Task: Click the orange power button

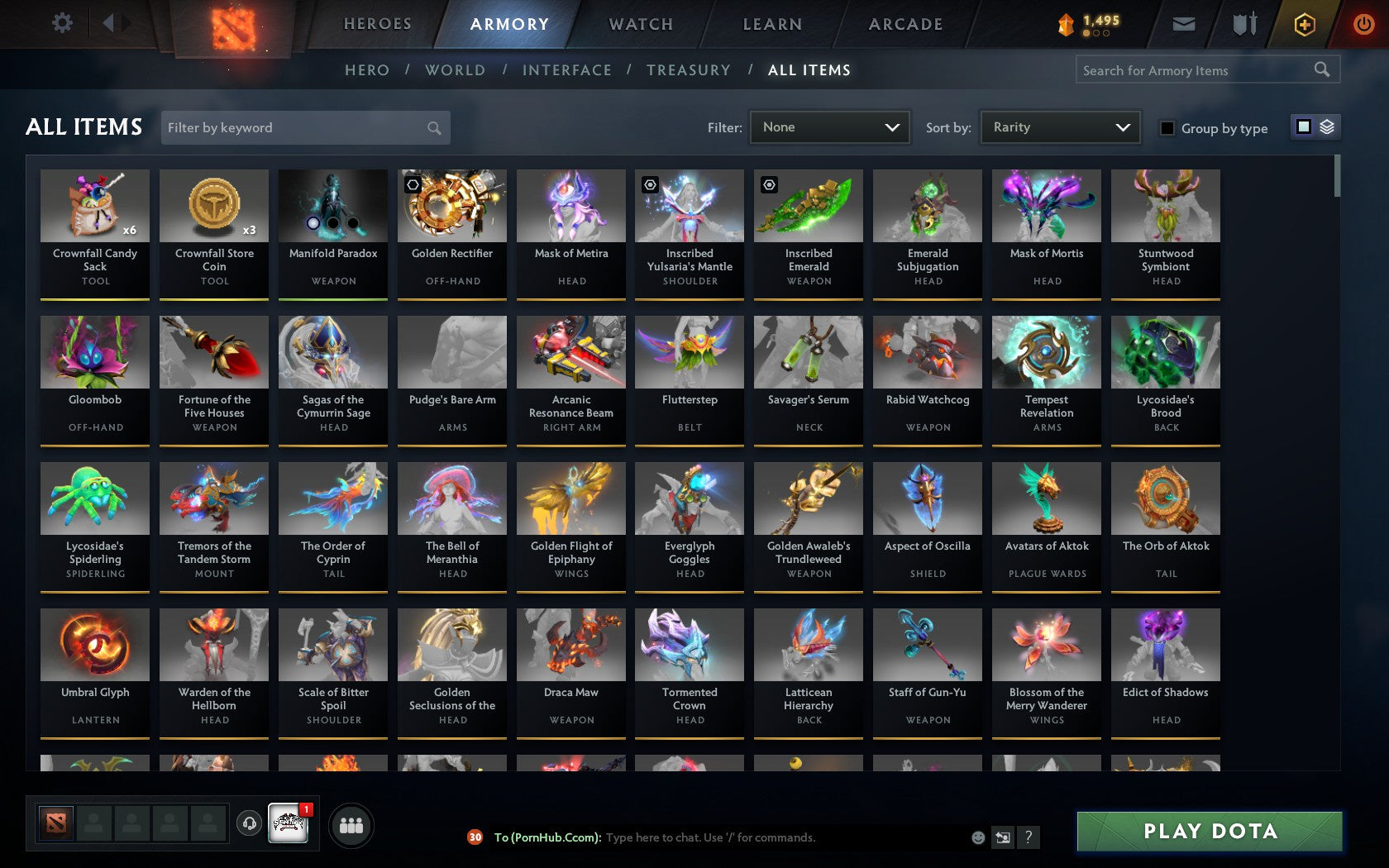Action: [1363, 23]
